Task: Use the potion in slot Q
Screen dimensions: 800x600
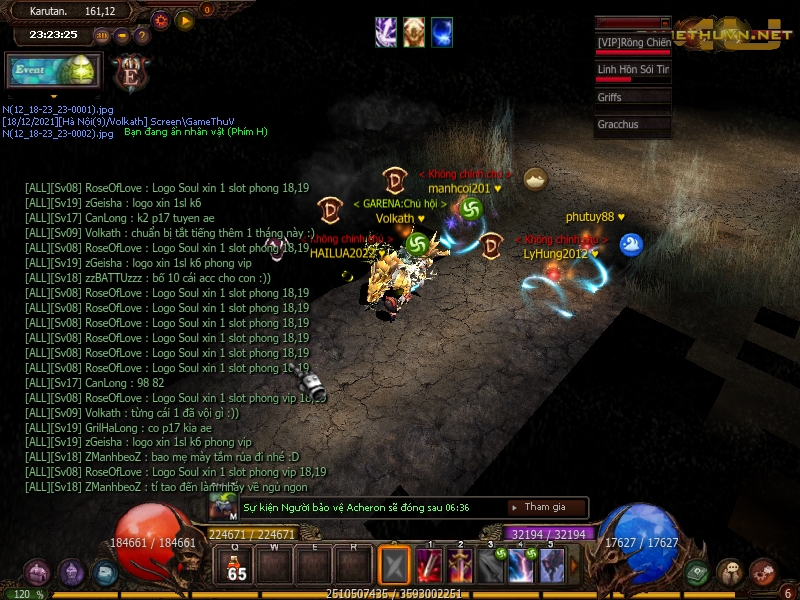Action: (x=237, y=565)
